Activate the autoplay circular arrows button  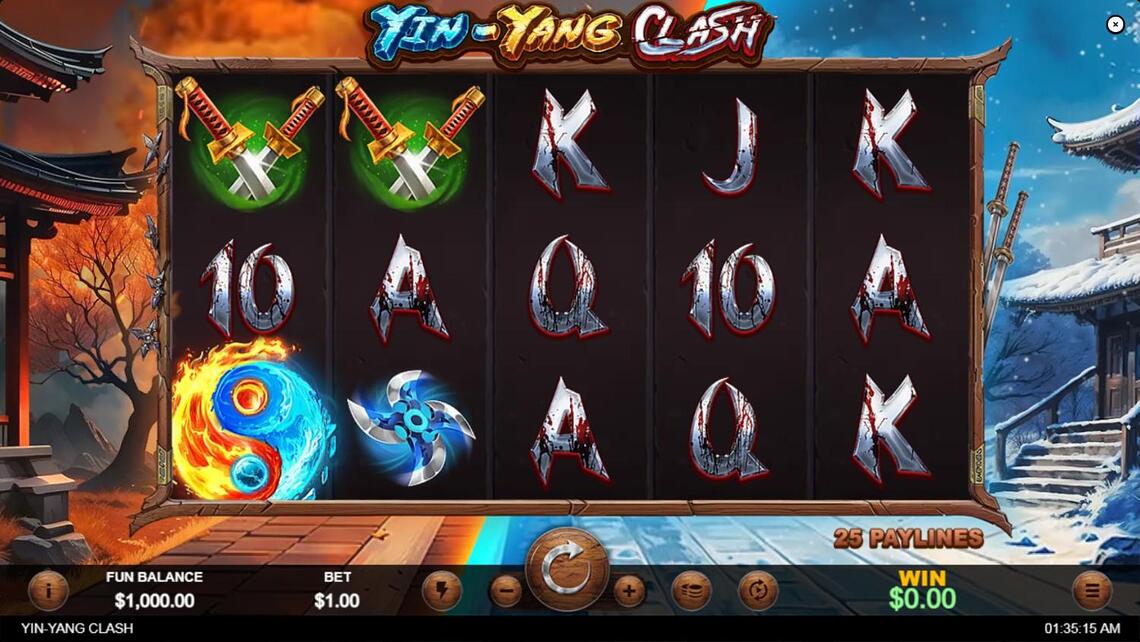coord(757,591)
